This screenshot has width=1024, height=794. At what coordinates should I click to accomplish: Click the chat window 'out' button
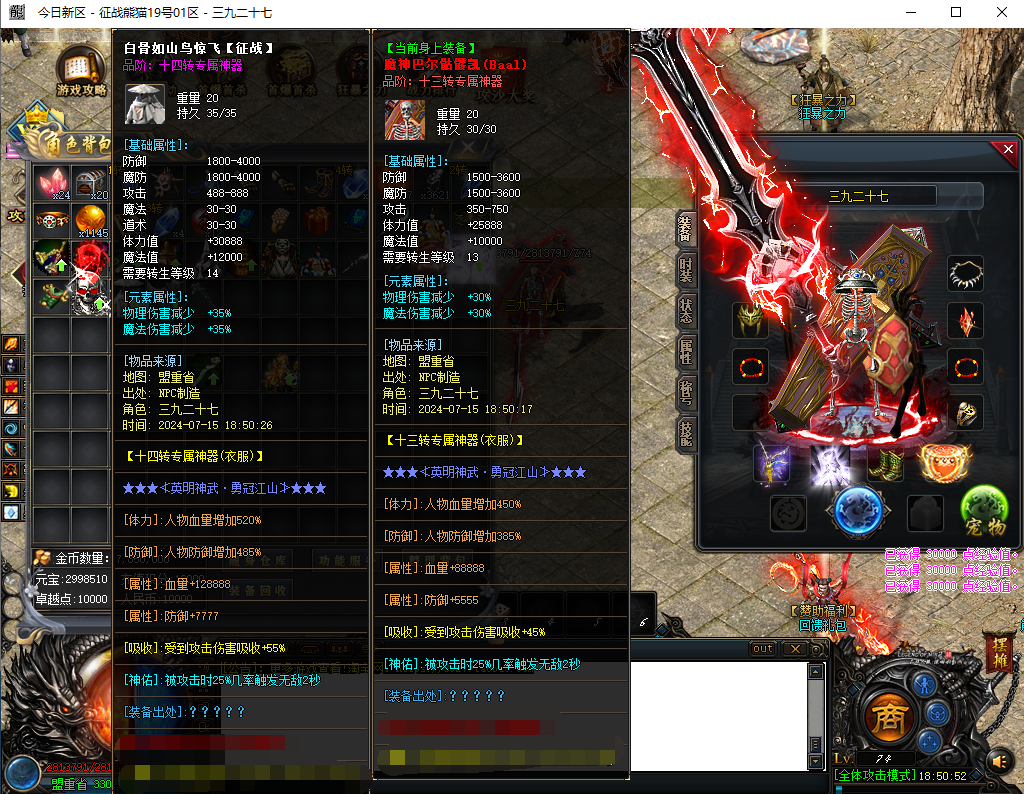pos(763,649)
